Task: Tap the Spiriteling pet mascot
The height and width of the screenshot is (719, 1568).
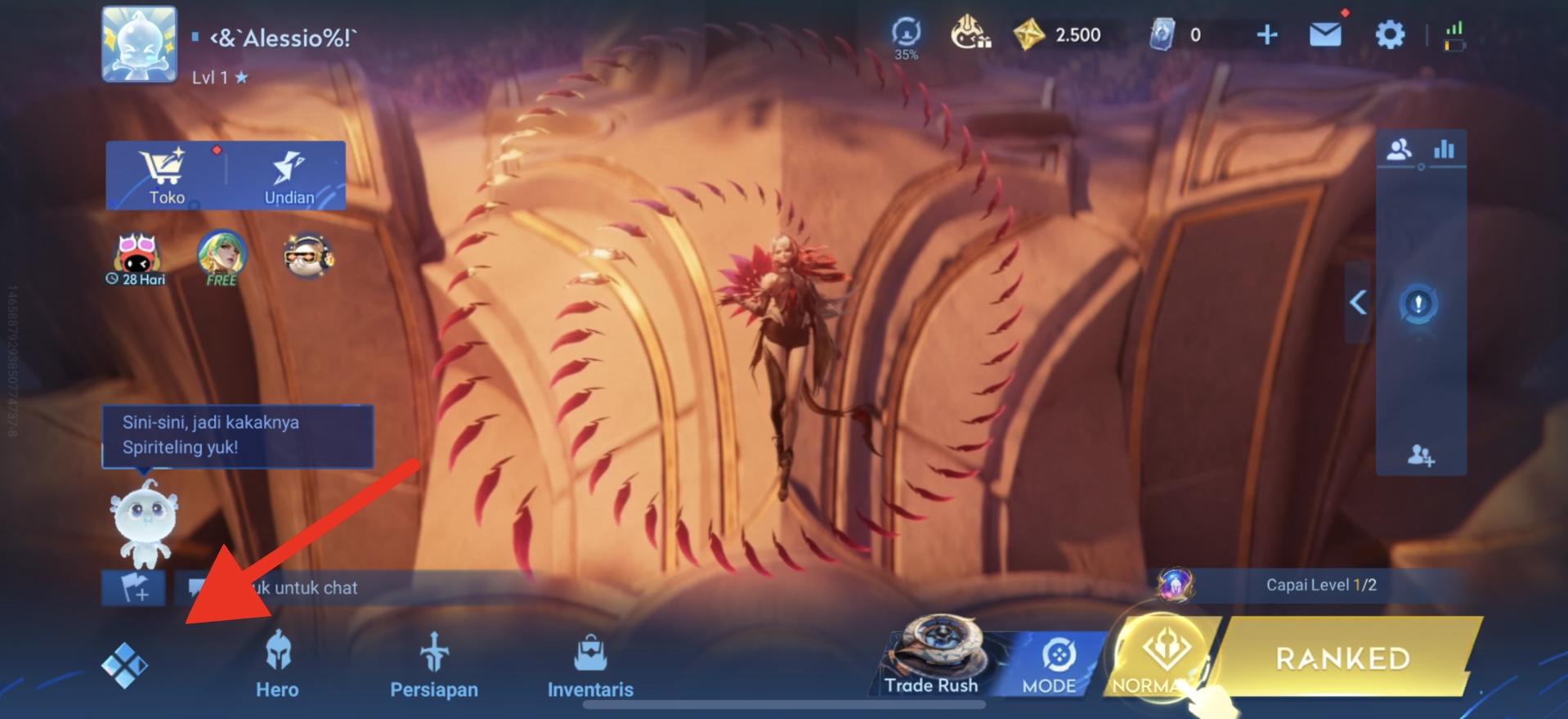Action: coord(143,522)
